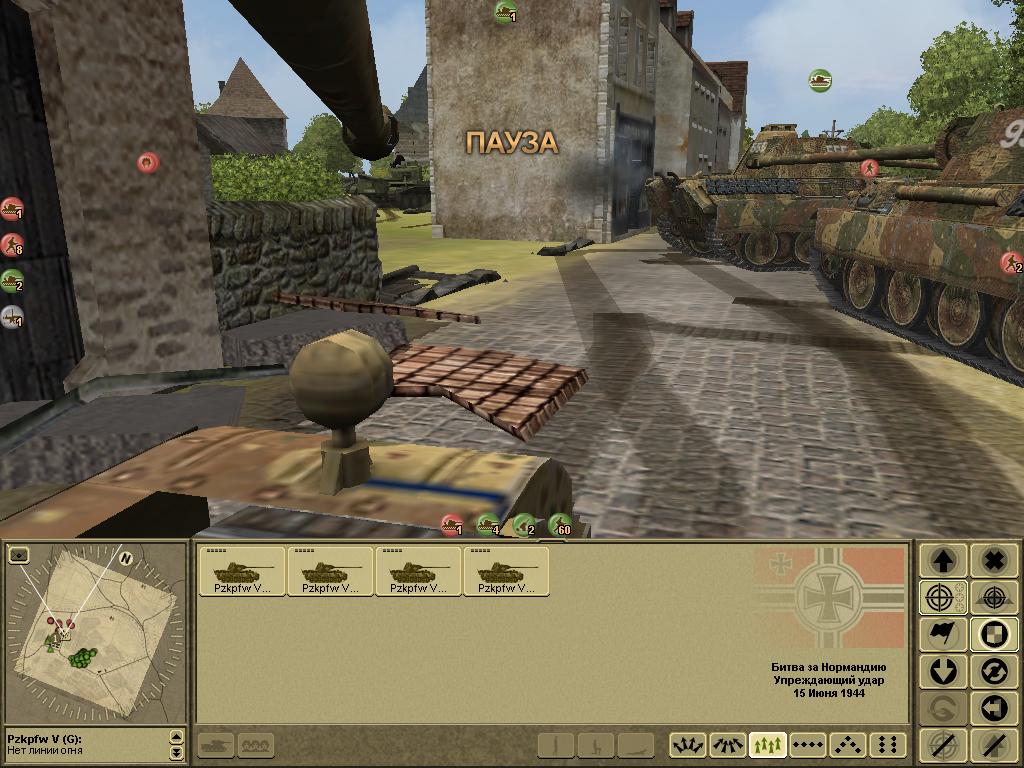
Task: Select the crosshair attack order with three small targets
Action: (x=942, y=597)
